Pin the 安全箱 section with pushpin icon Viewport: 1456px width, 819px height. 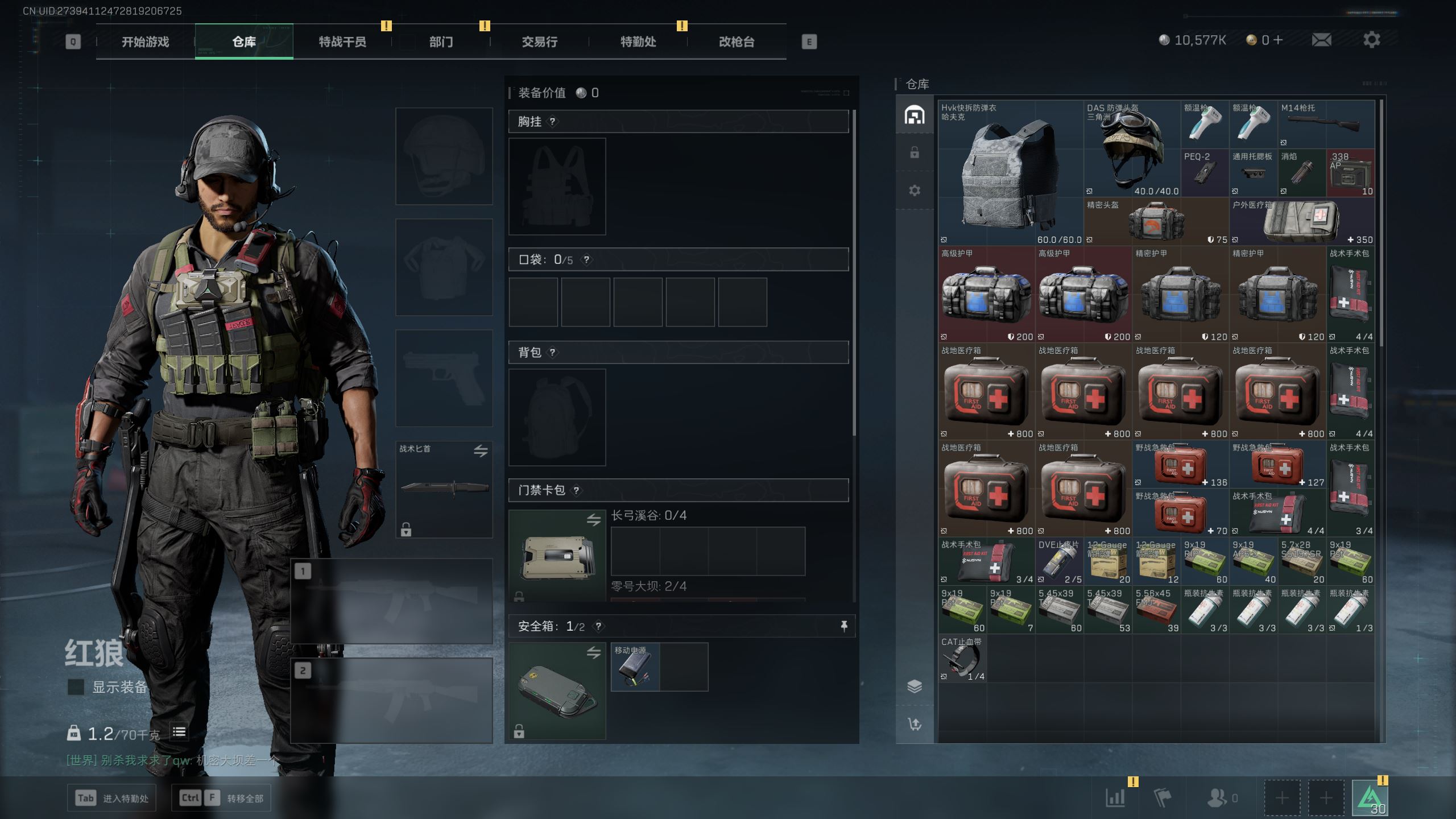(x=844, y=626)
